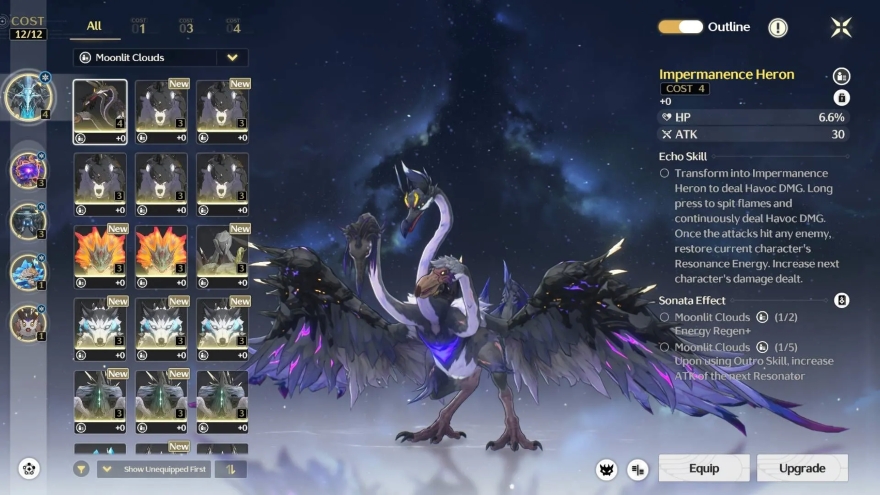Open the Upgrade screen for this echo
The image size is (880, 495).
[x=802, y=468]
